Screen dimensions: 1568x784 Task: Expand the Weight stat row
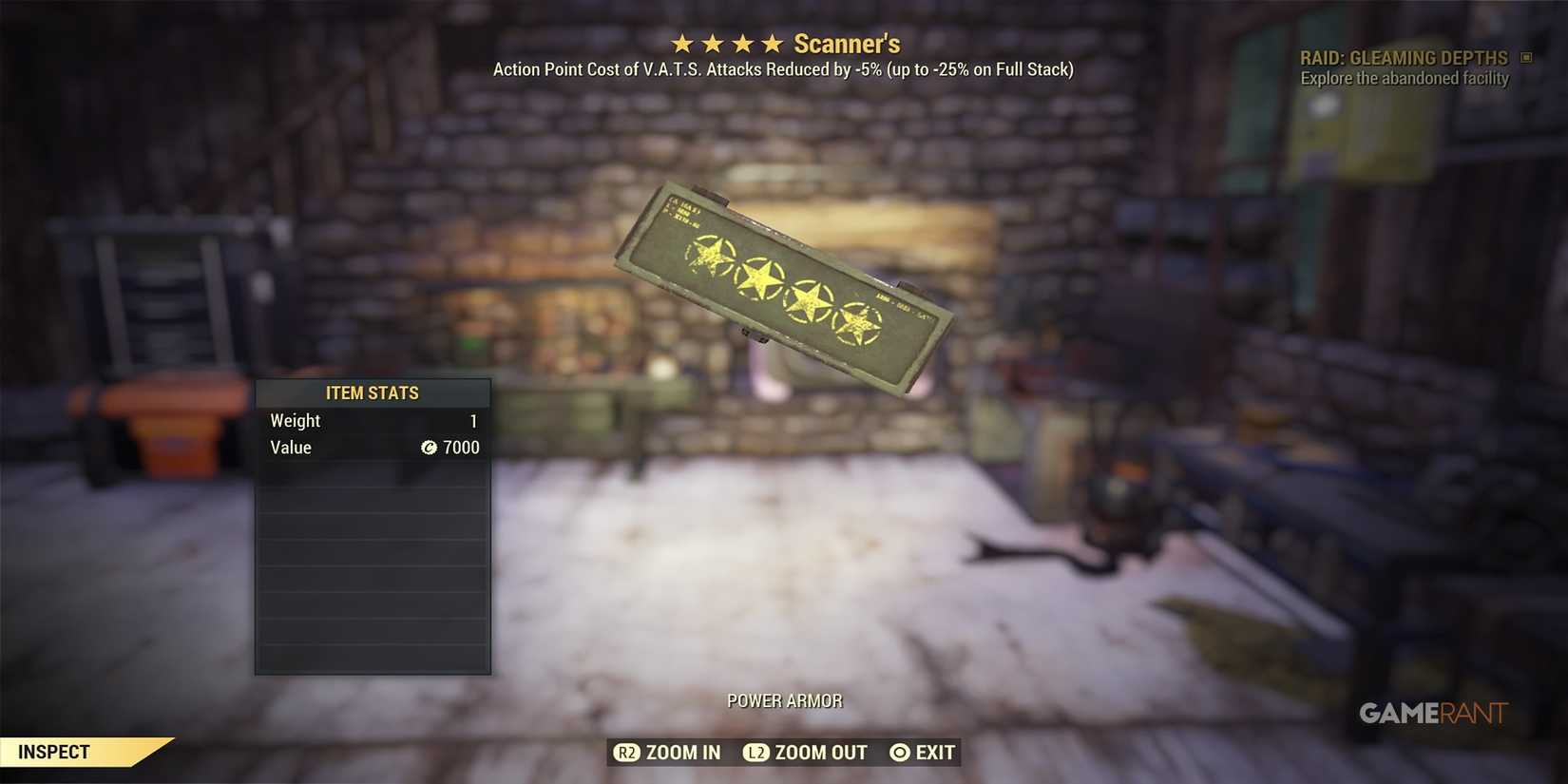(x=372, y=420)
